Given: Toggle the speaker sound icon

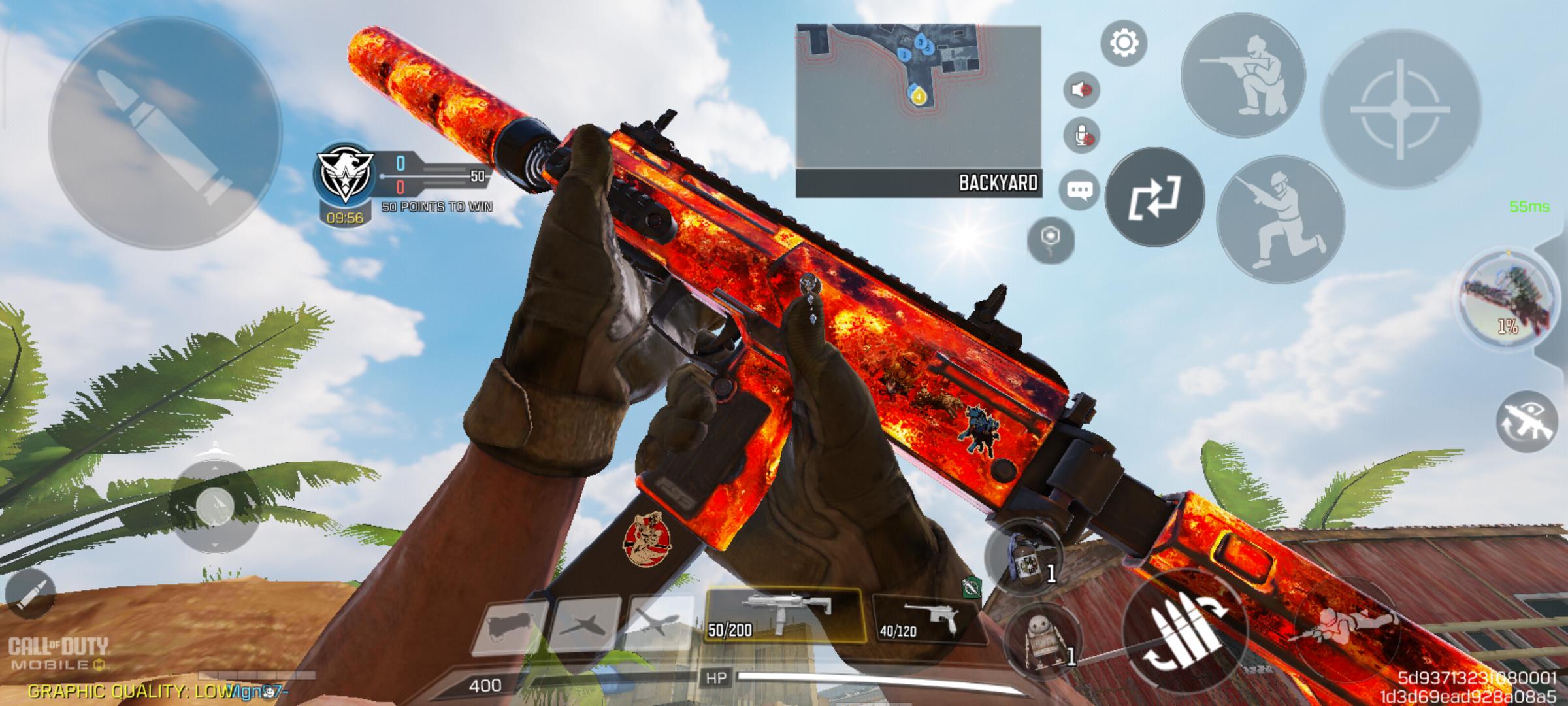Looking at the screenshot, I should tap(1081, 90).
